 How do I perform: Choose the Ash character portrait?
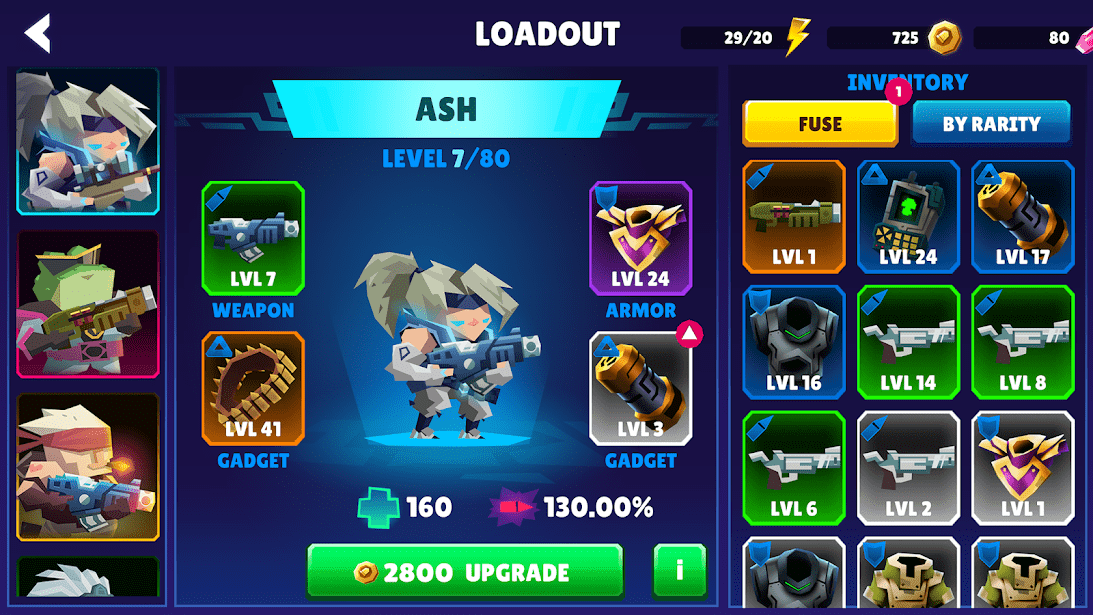88,141
